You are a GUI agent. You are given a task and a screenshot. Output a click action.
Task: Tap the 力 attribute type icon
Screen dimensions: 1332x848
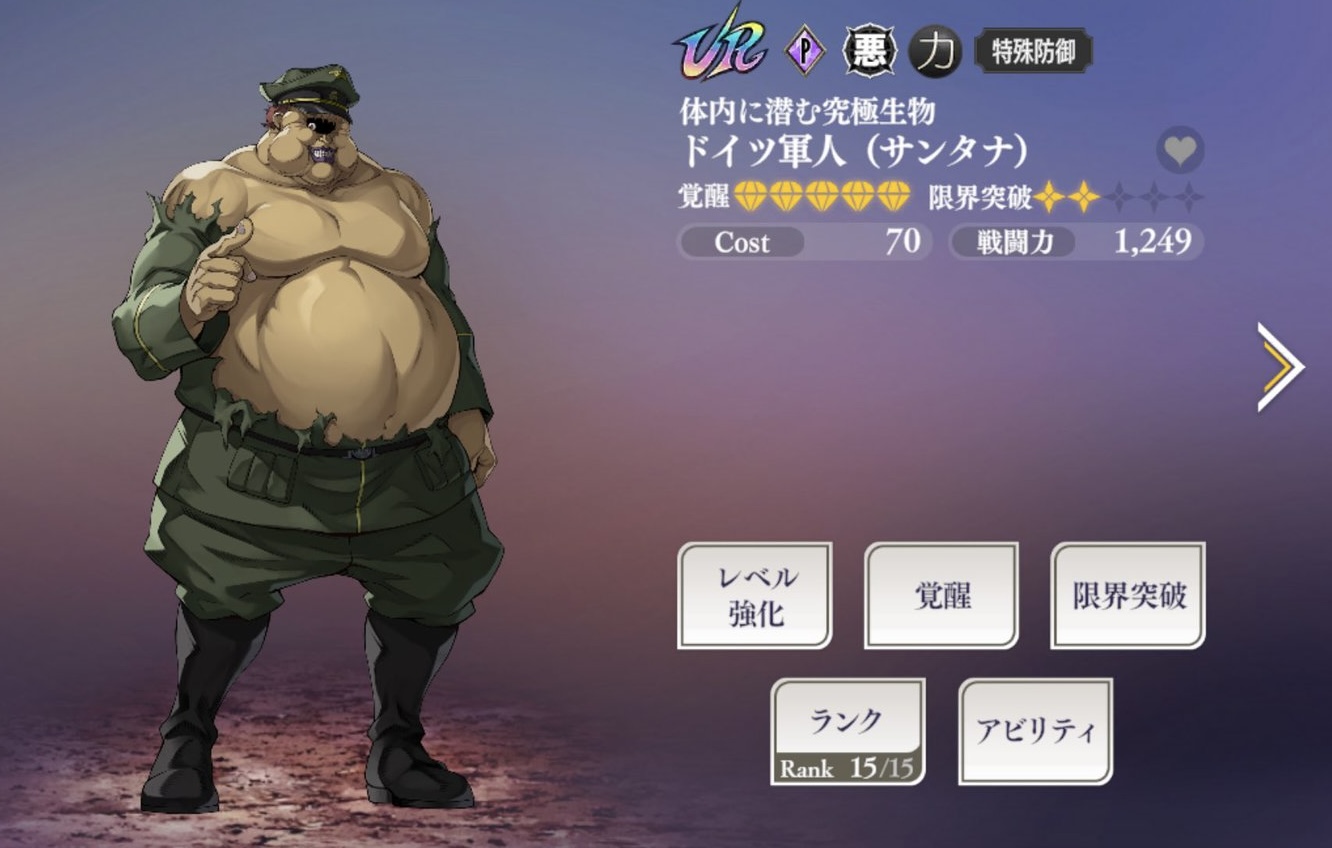[935, 51]
